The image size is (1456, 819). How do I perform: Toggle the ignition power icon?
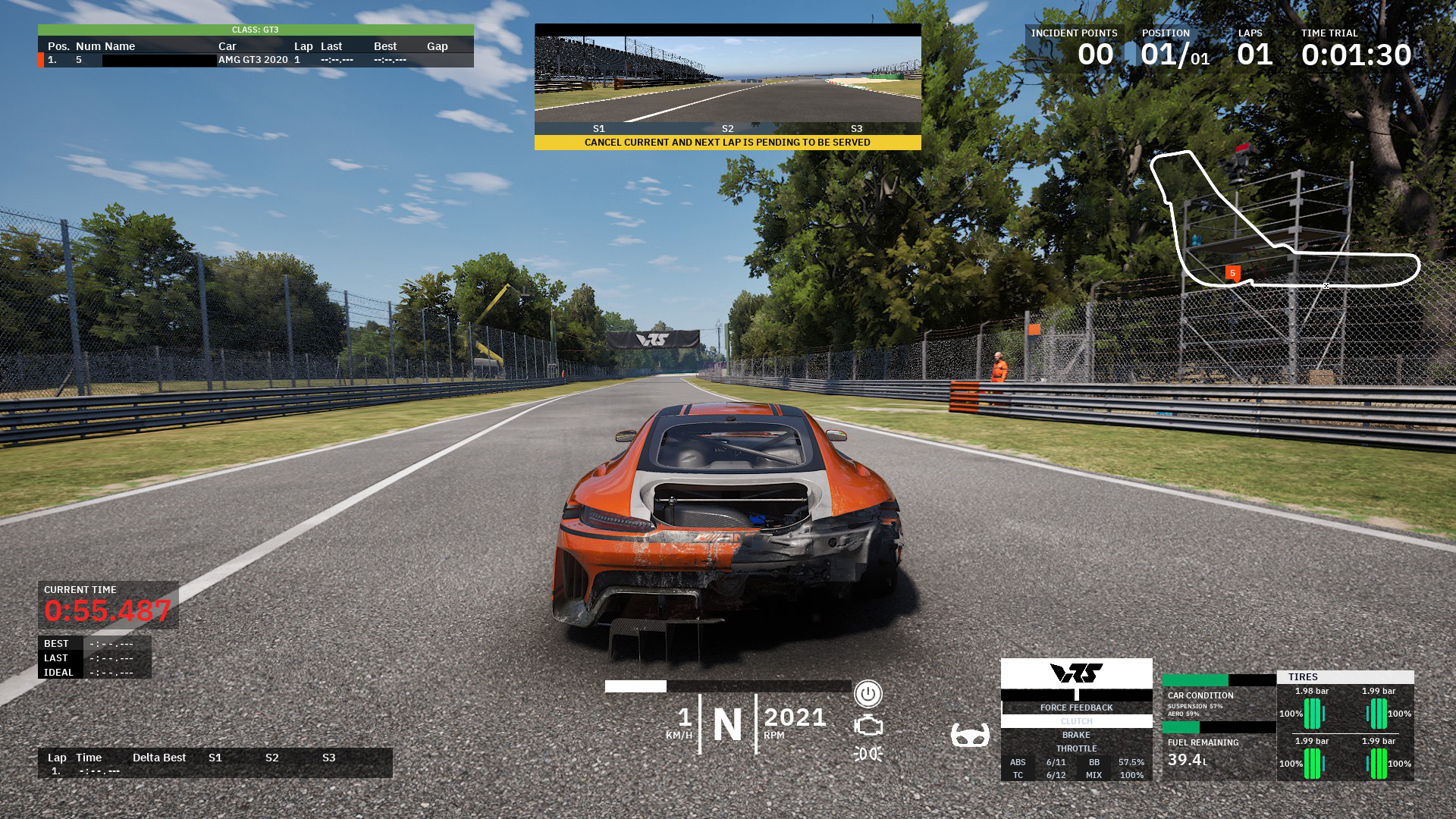click(x=868, y=694)
